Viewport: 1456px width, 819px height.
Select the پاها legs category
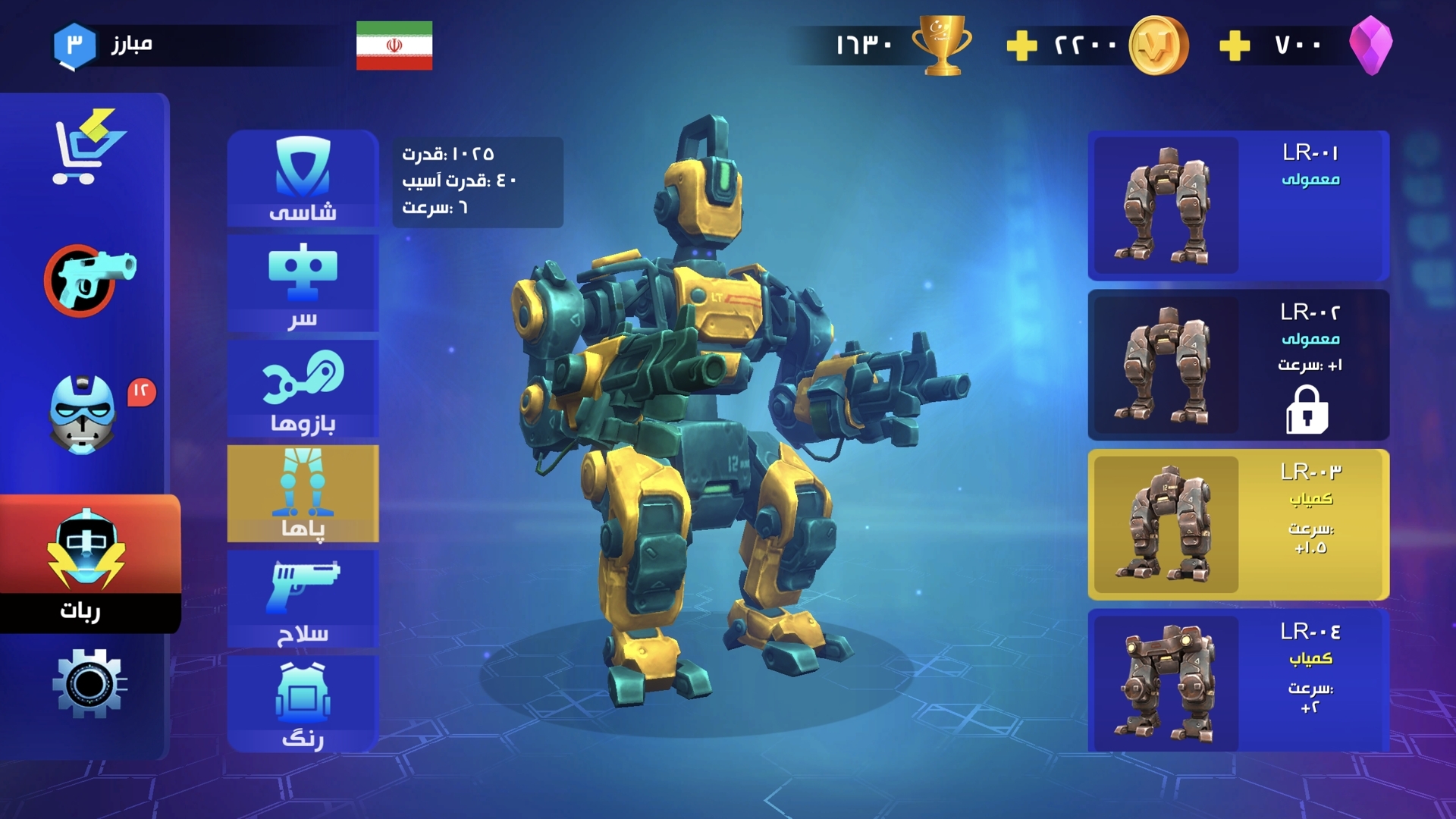(x=303, y=494)
